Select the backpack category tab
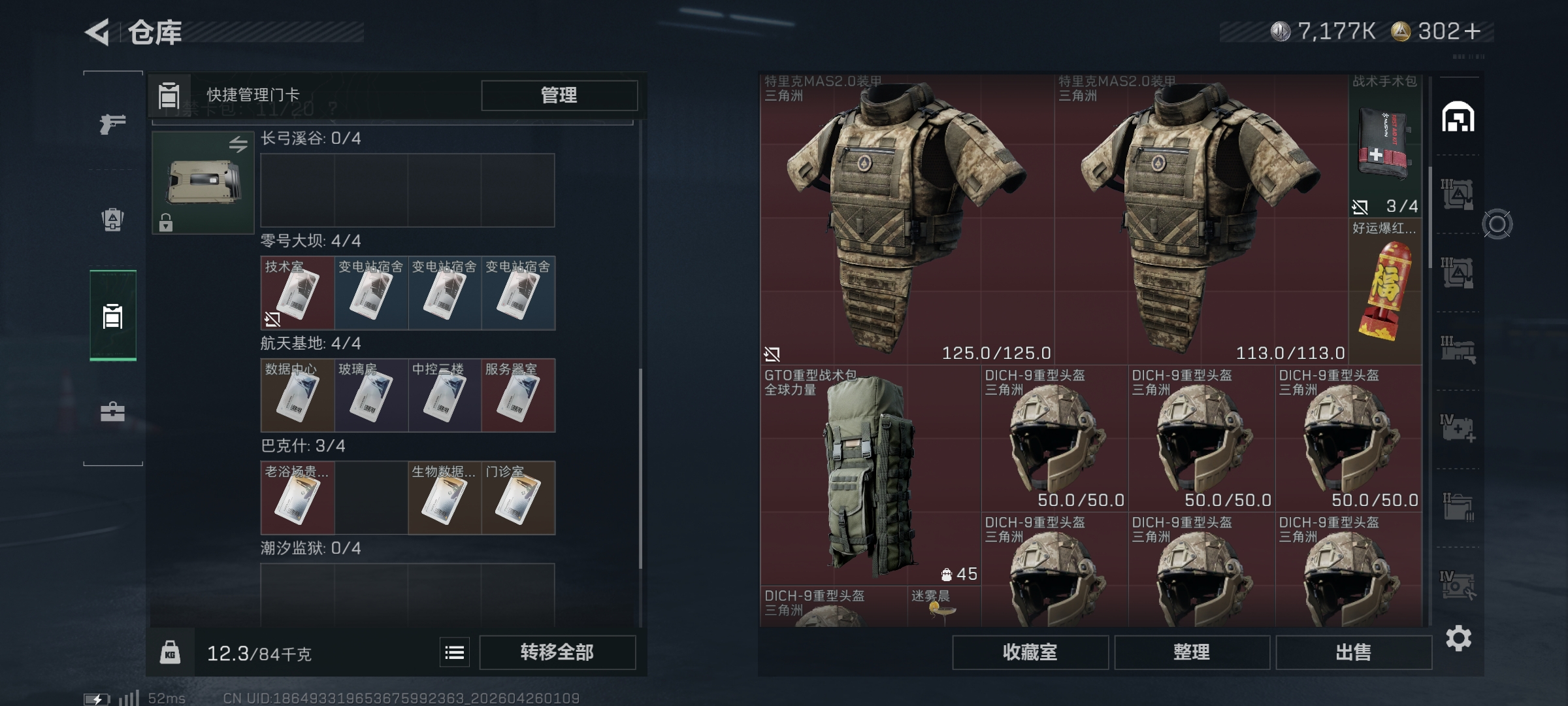This screenshot has height=706, width=1568. [x=112, y=219]
